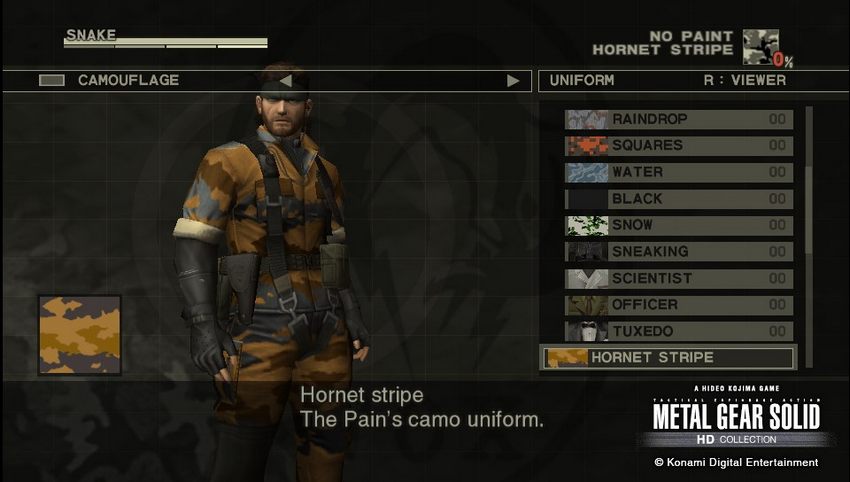Image resolution: width=850 pixels, height=482 pixels.
Task: Click the left arrow in Camouflage header
Action: pos(285,81)
